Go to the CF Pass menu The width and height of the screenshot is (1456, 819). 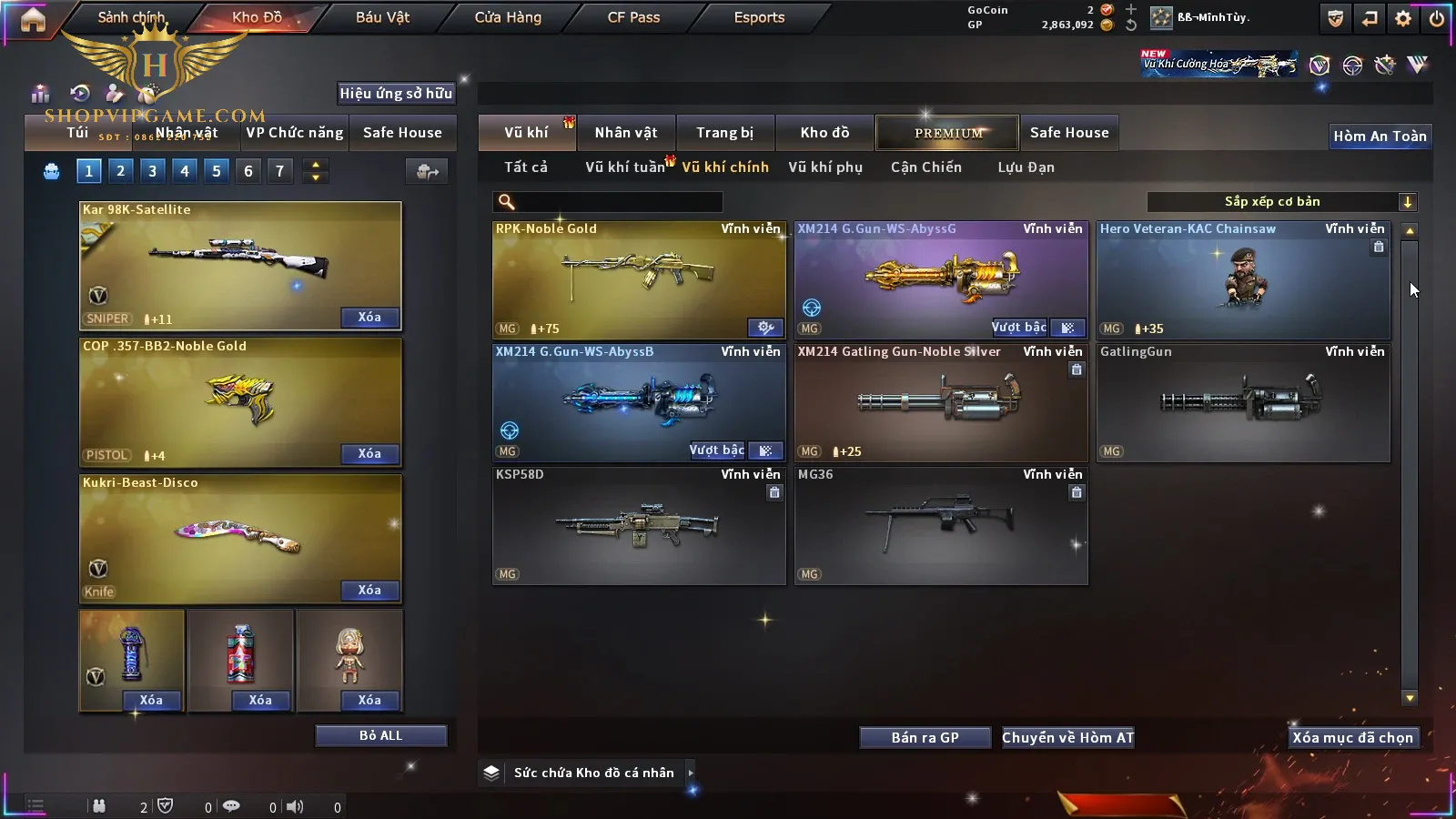(633, 17)
